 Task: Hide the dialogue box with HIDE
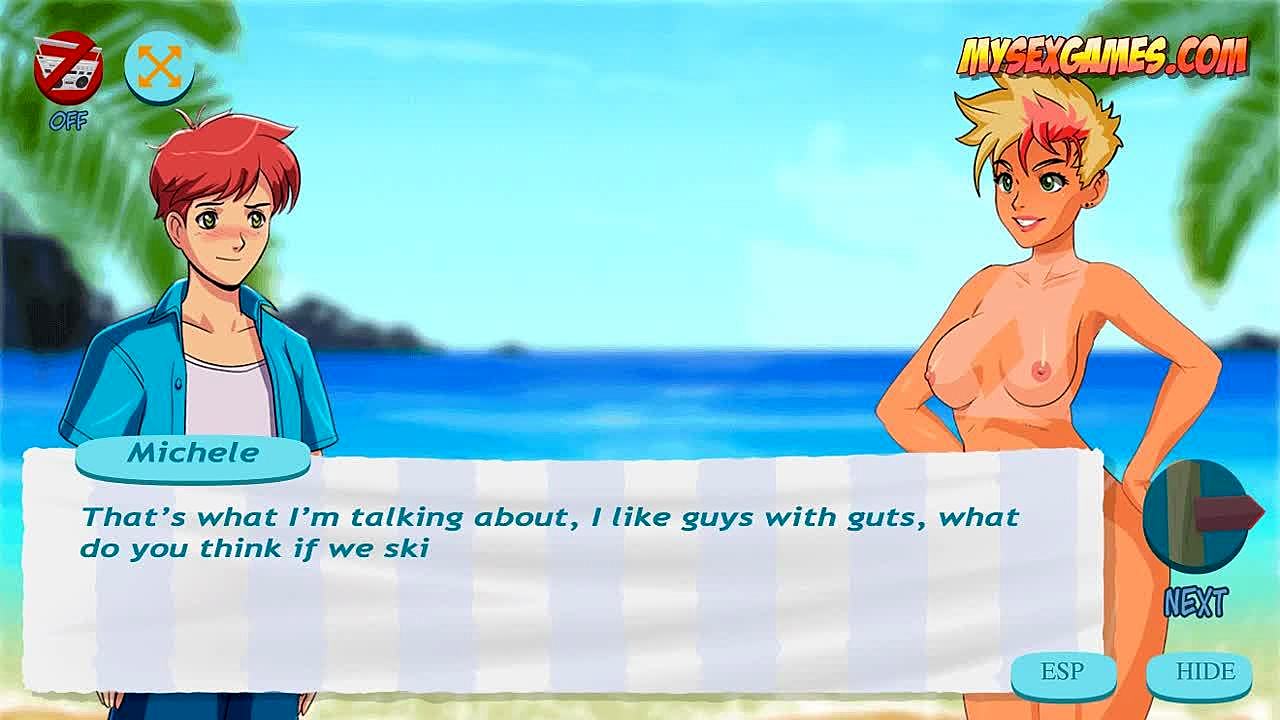pos(1205,672)
